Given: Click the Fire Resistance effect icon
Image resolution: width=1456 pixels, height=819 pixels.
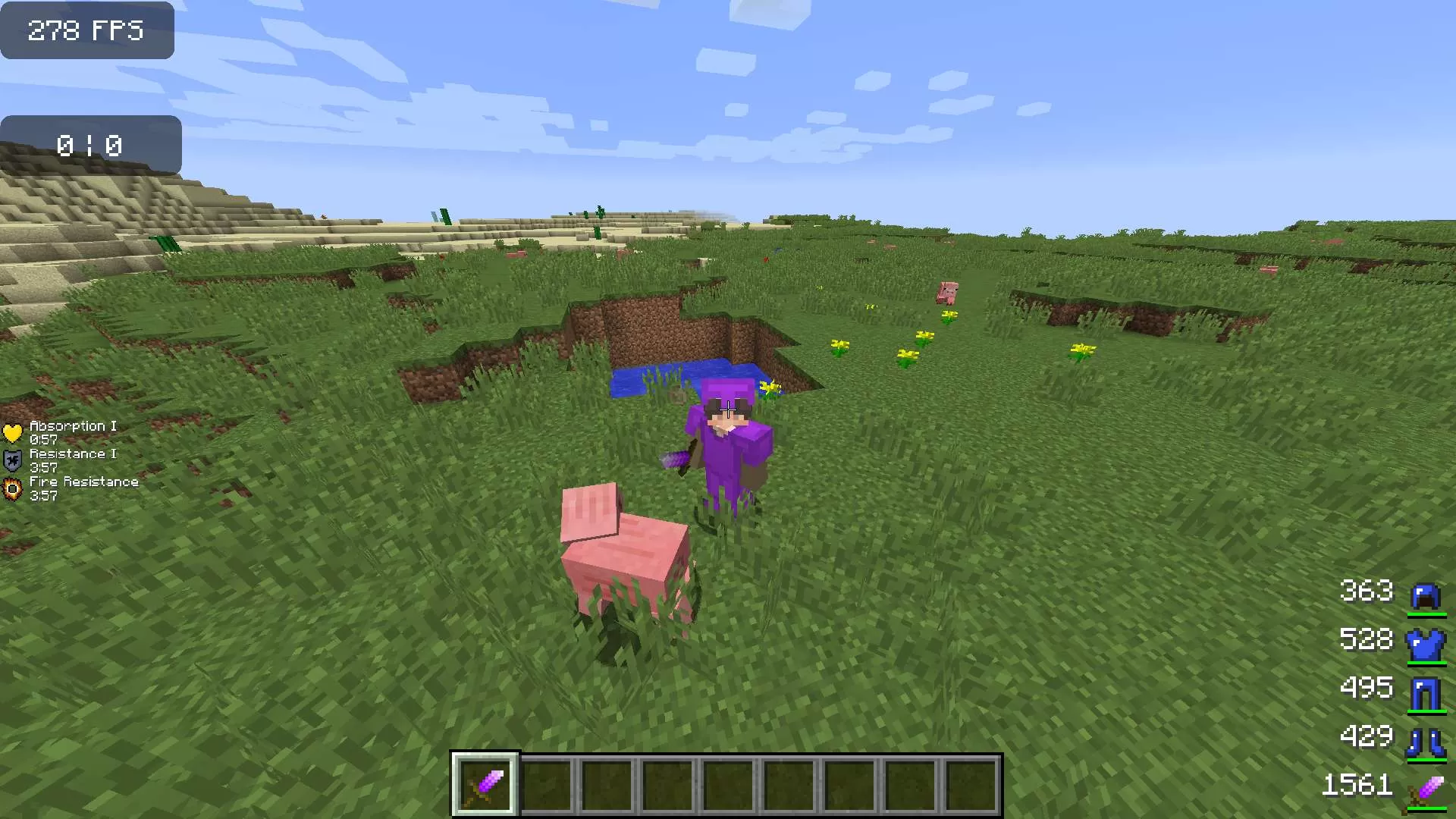Looking at the screenshot, I should point(12,486).
